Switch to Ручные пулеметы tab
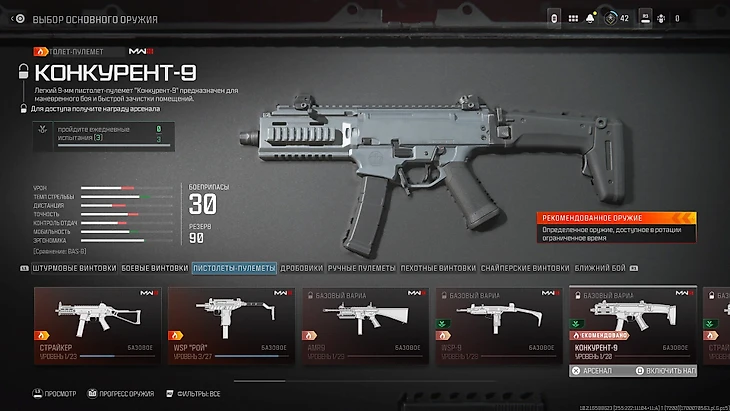Viewport: 730px width, 411px height. 361,268
